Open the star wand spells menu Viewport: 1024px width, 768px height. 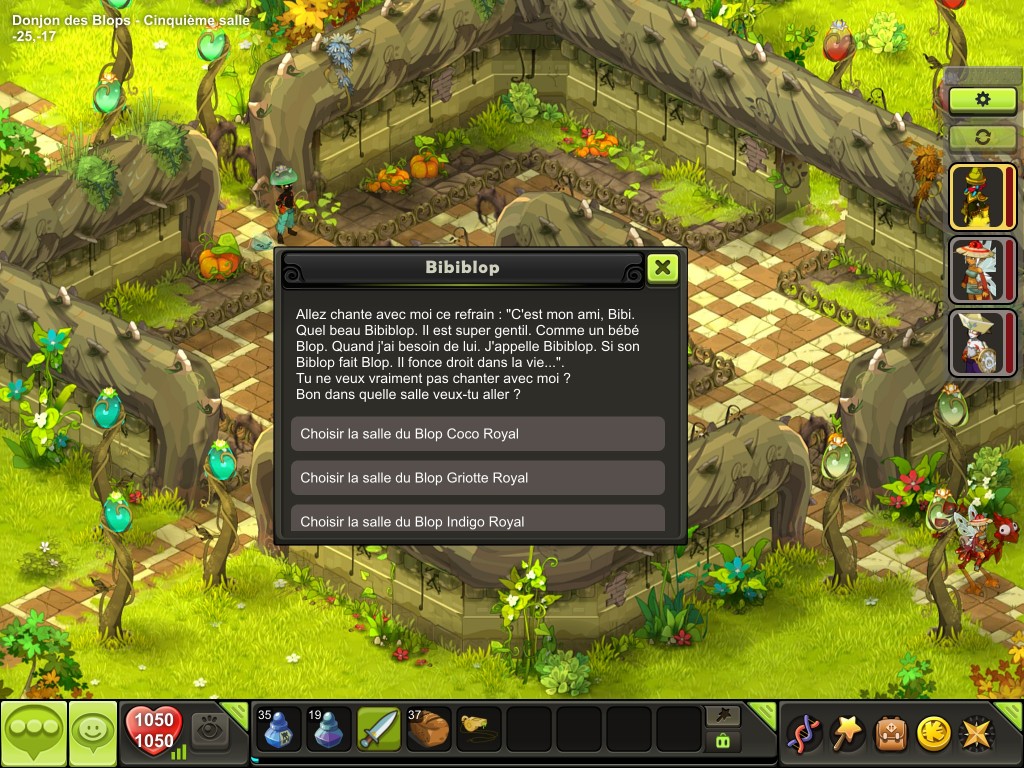click(849, 733)
